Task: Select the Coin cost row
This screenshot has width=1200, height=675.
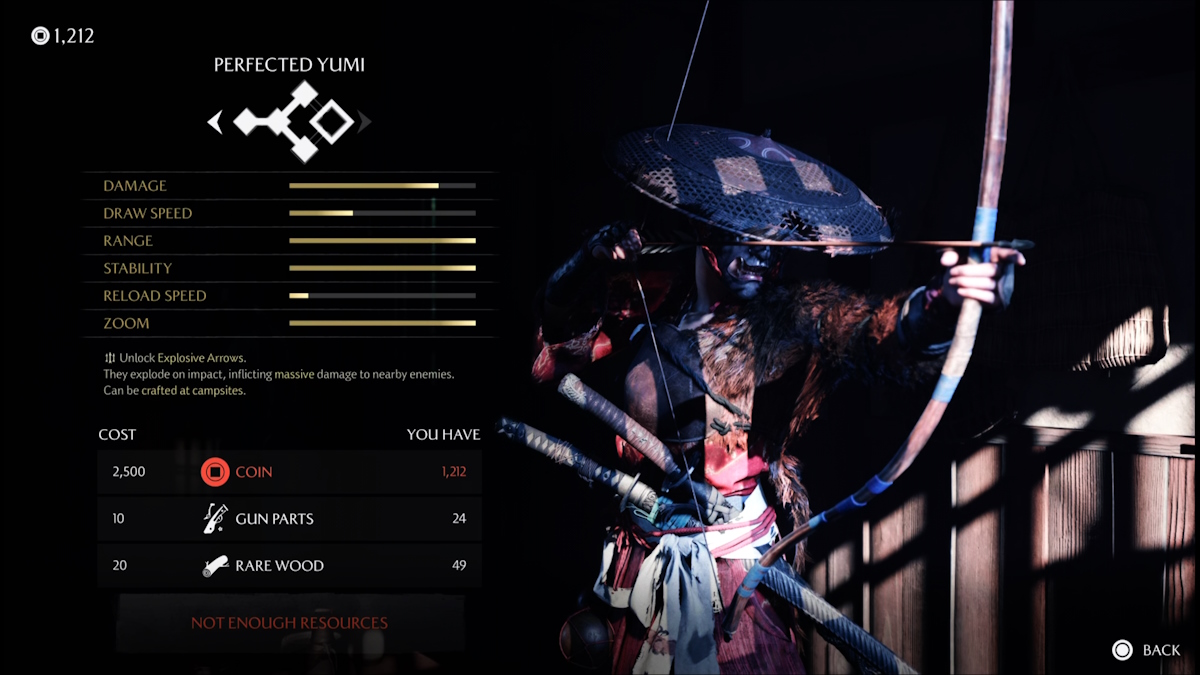Action: [289, 471]
